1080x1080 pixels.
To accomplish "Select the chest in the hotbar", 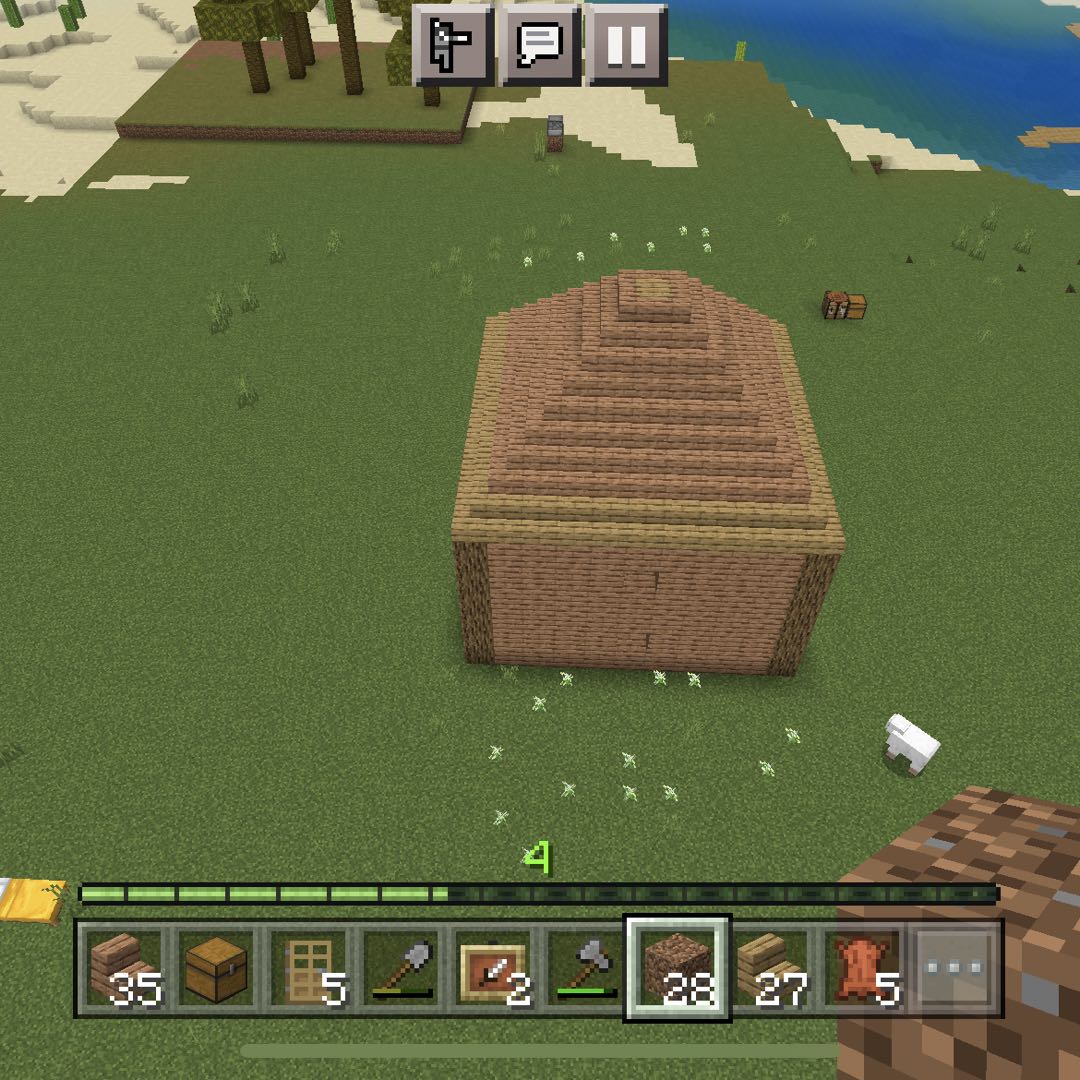I will pyautogui.click(x=216, y=968).
